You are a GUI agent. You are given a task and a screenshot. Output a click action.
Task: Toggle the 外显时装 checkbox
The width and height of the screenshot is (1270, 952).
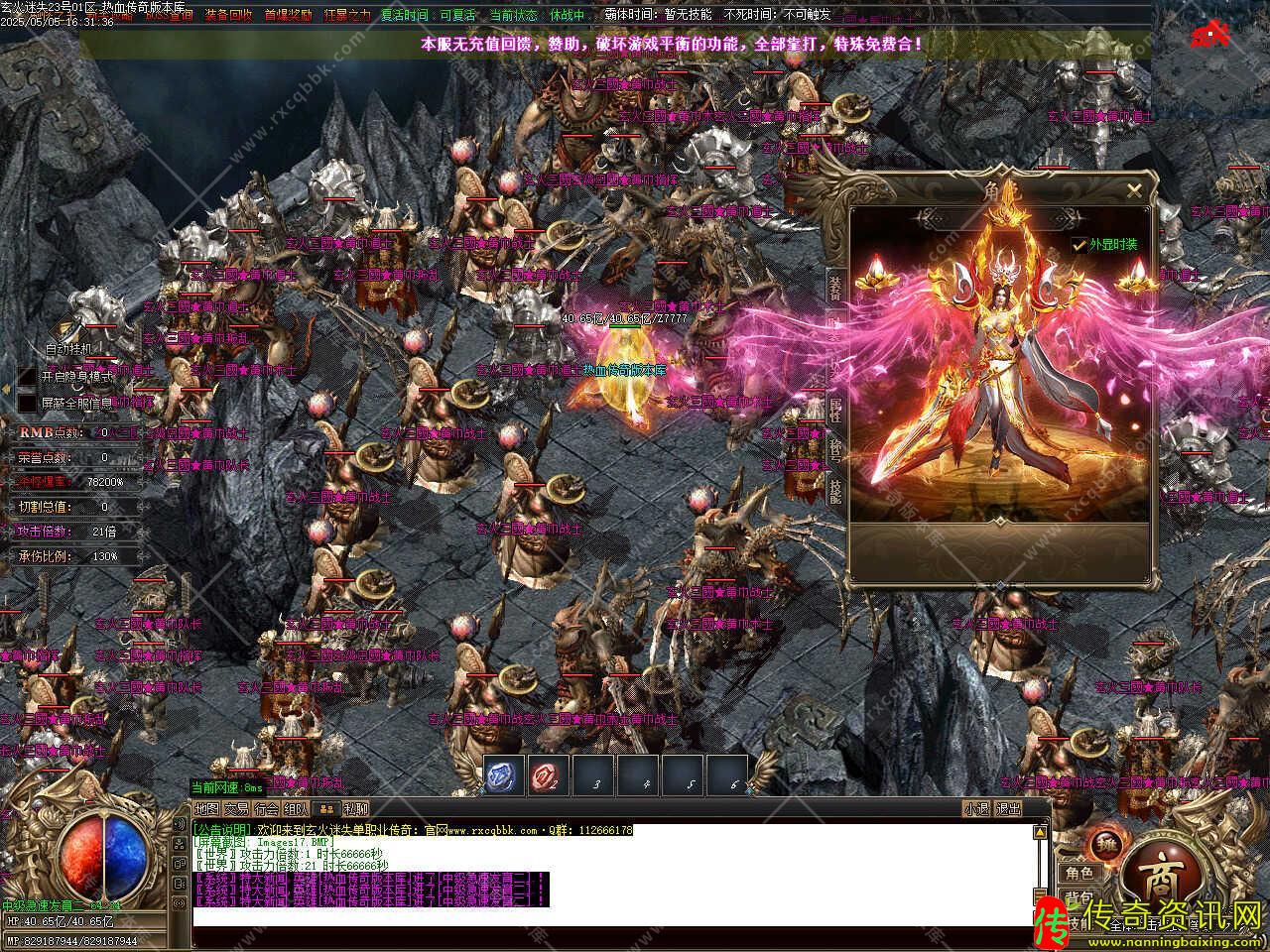[1079, 244]
